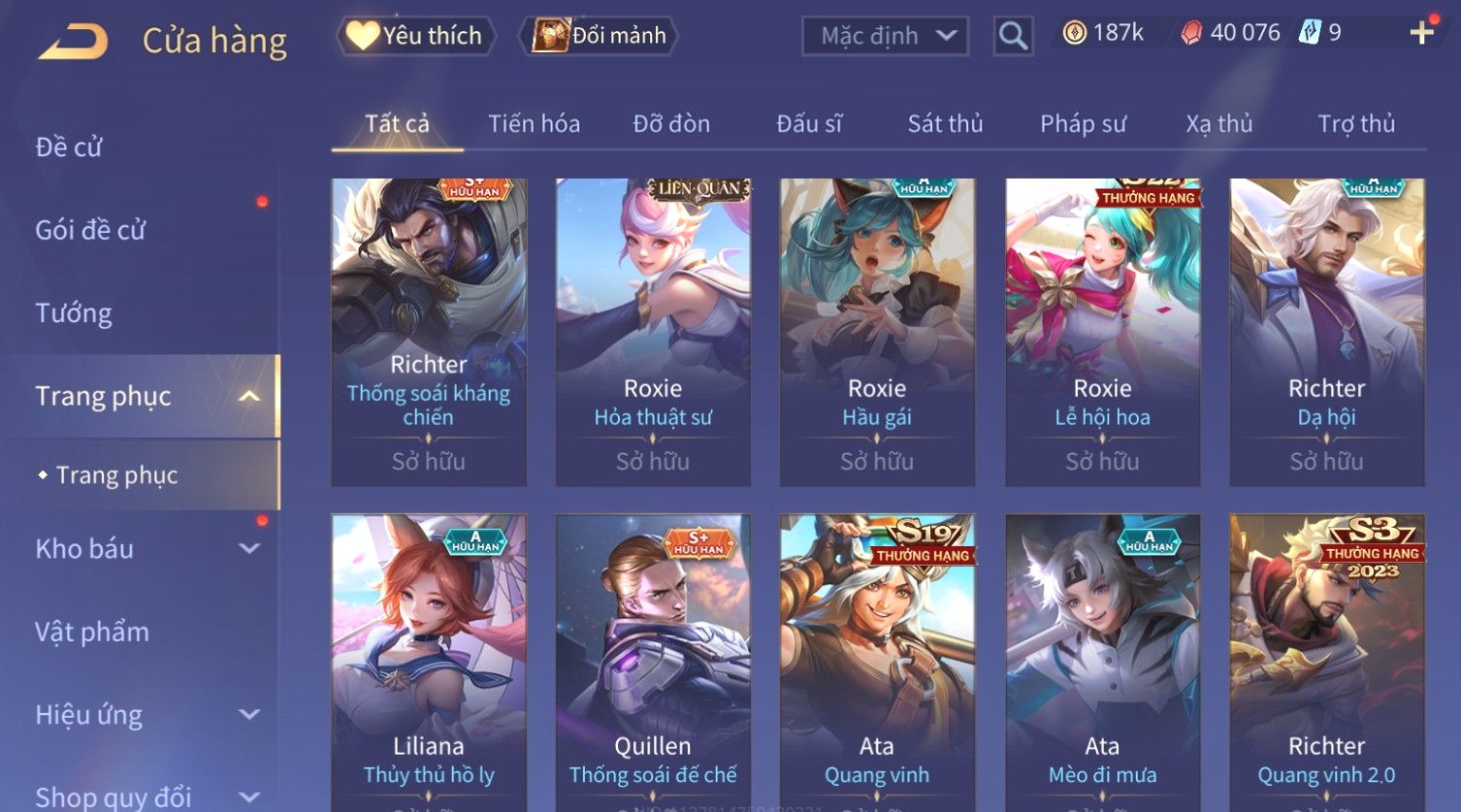This screenshot has height=812, width=1461.
Task: Switch to the Tiến hóa tab
Action: (x=534, y=124)
